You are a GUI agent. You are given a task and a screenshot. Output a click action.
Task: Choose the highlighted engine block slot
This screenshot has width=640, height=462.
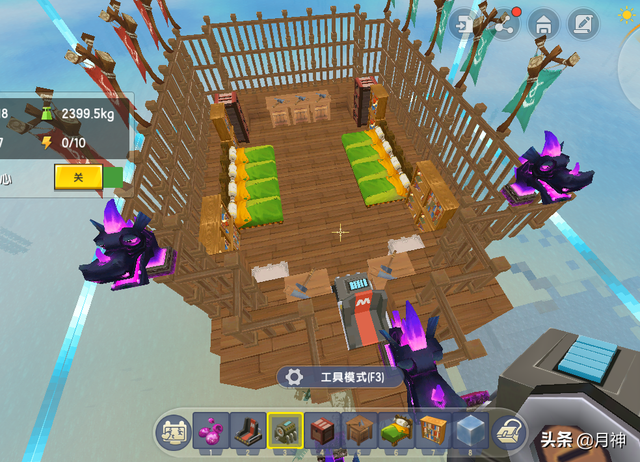285,430
